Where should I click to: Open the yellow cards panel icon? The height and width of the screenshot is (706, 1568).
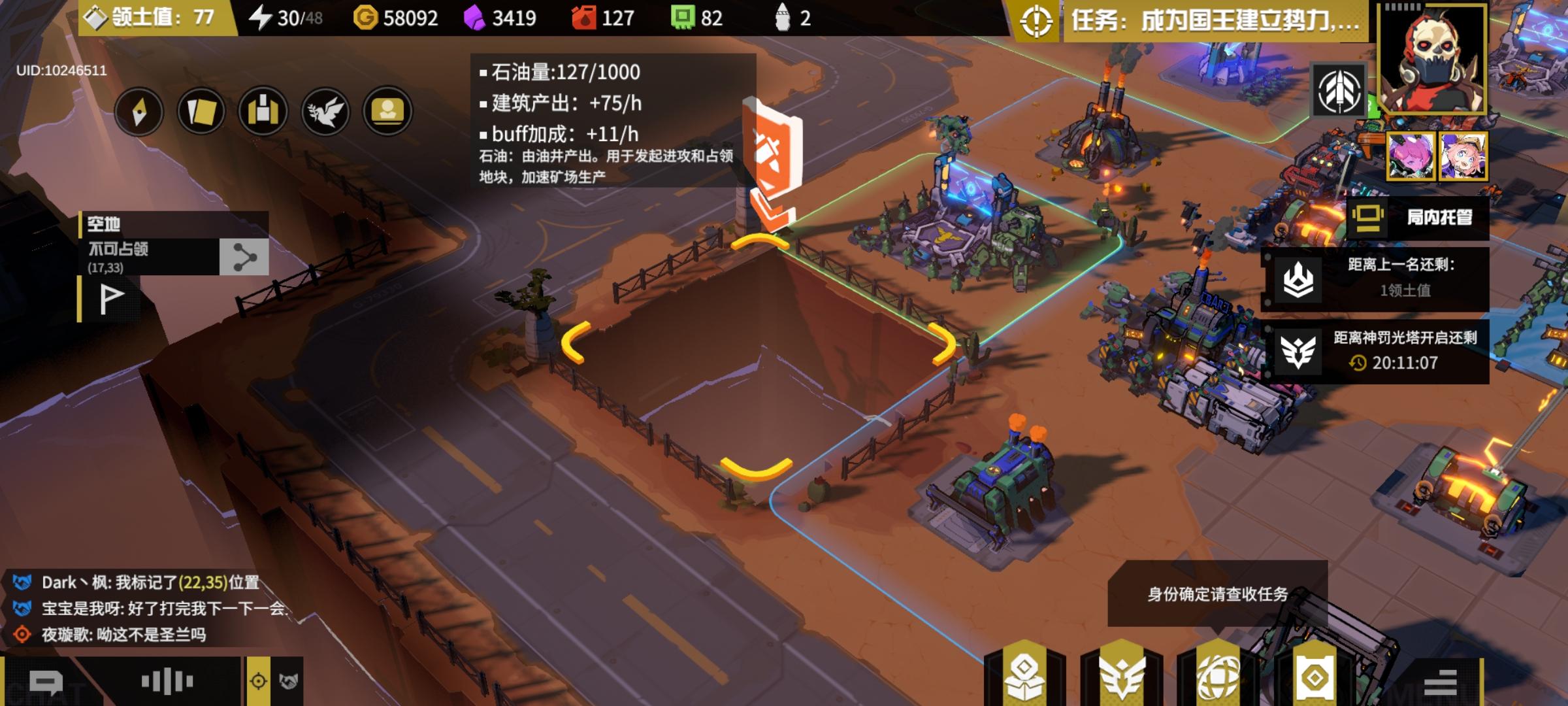(201, 112)
